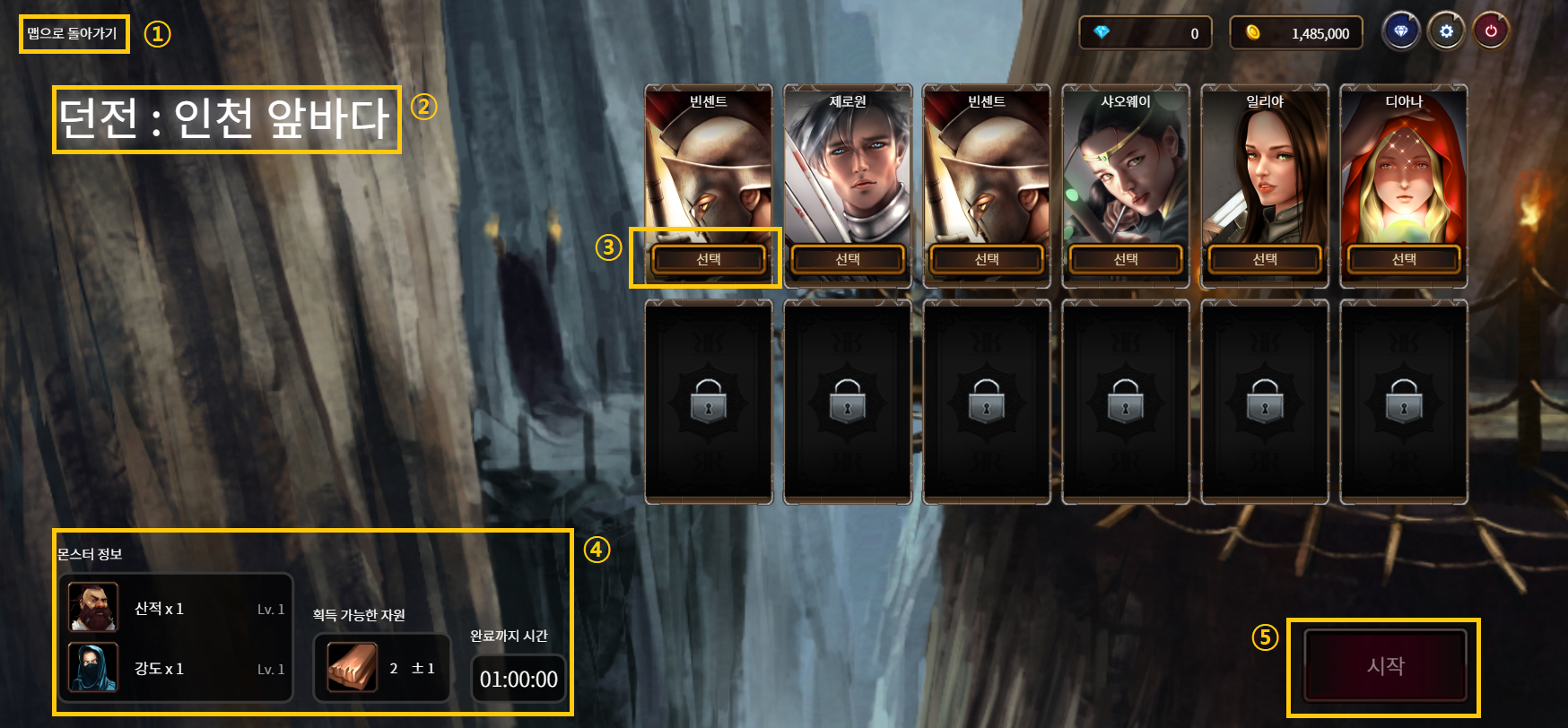Go back to map via 맵으로 돌아가기
Image resolution: width=1568 pixels, height=728 pixels.
pos(73,34)
